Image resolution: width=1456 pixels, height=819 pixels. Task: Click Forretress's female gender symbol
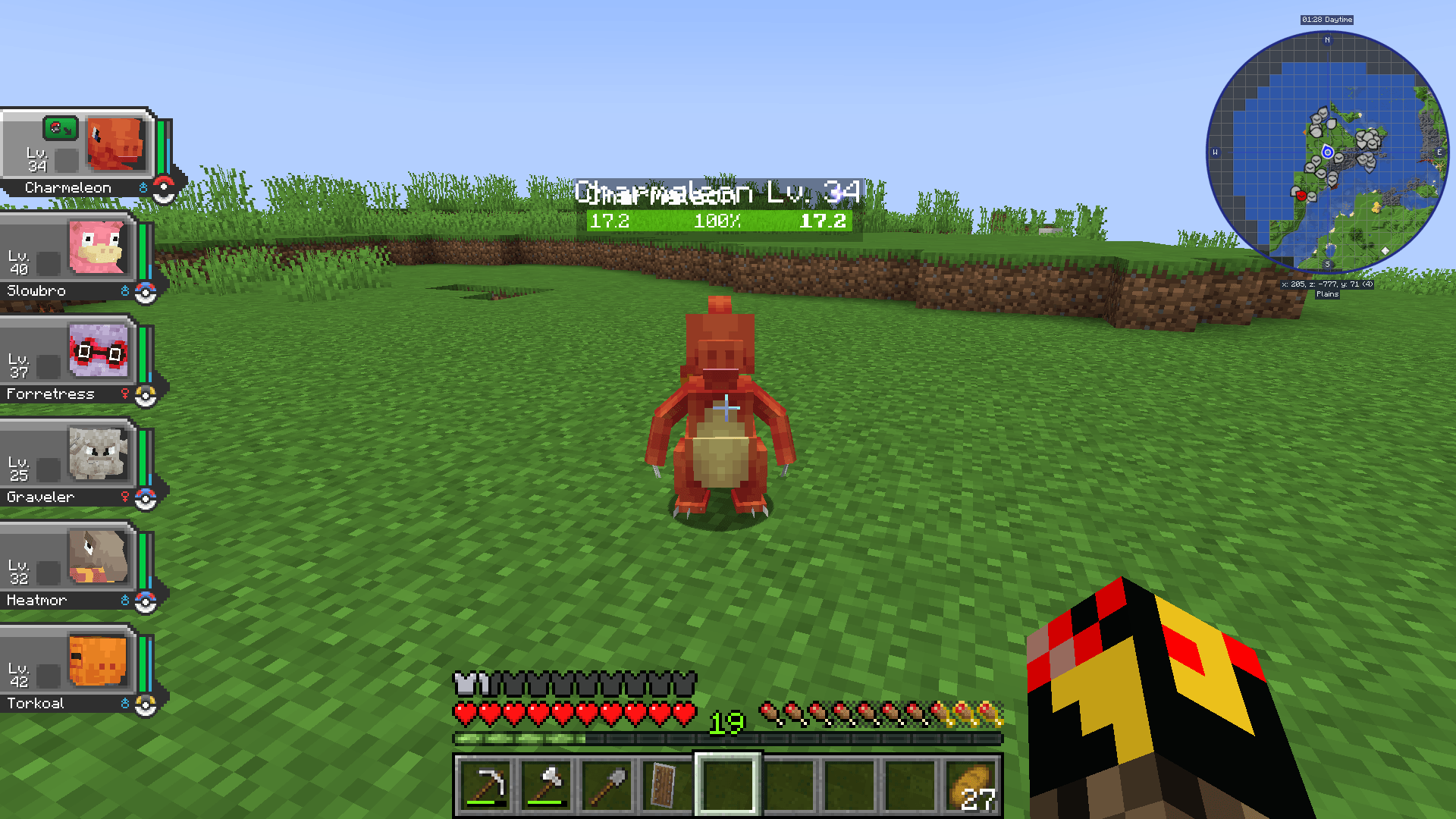click(x=125, y=394)
